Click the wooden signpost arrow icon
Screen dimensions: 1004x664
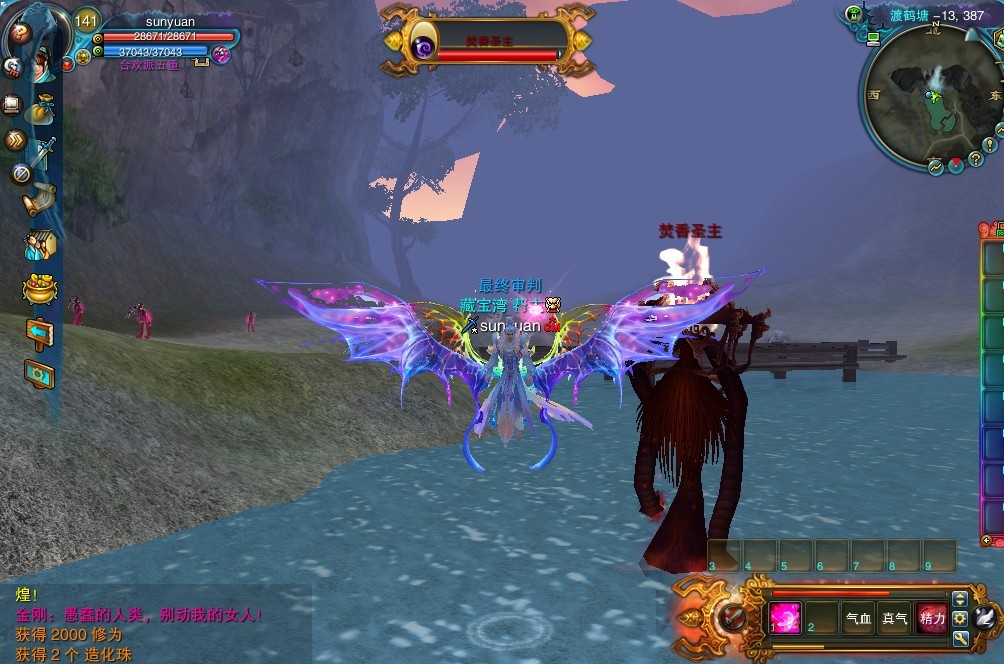coord(39,332)
